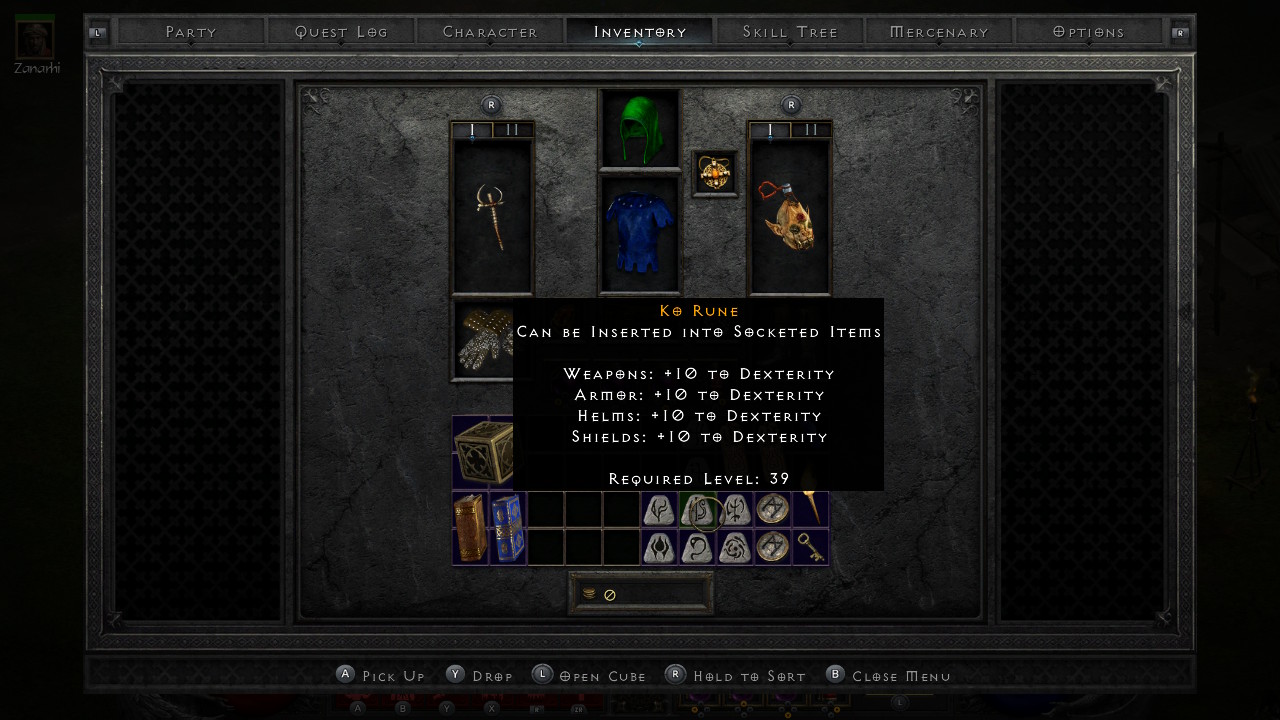Select the blue tome in inventory
1280x720 pixels.
click(506, 528)
